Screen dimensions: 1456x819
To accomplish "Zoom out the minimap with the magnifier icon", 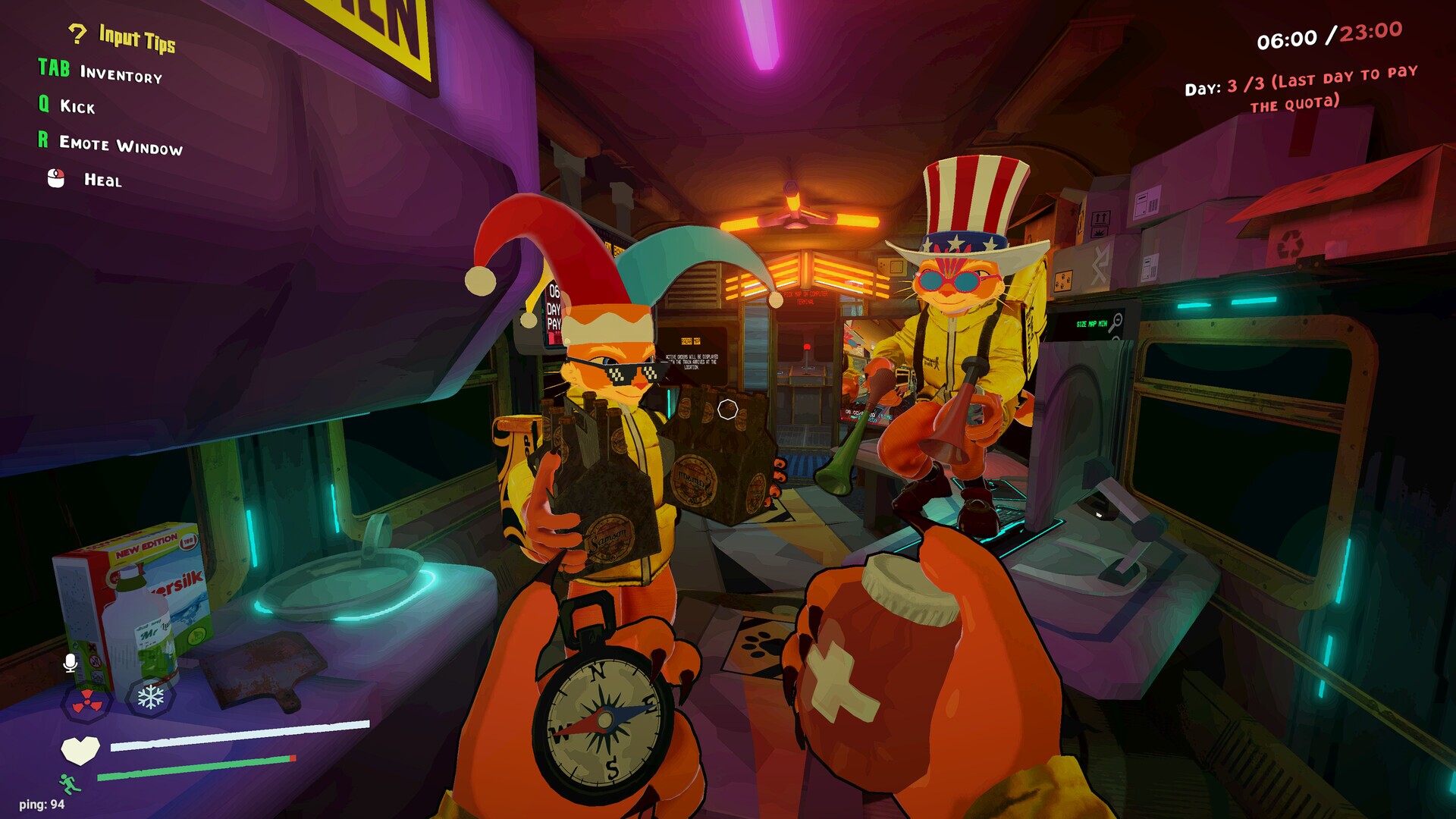I will click(x=1117, y=320).
